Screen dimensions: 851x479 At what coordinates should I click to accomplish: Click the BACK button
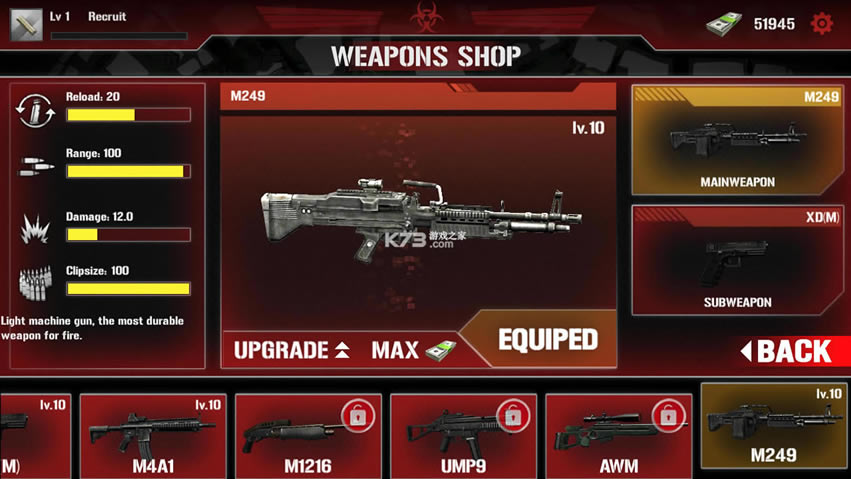tap(792, 351)
